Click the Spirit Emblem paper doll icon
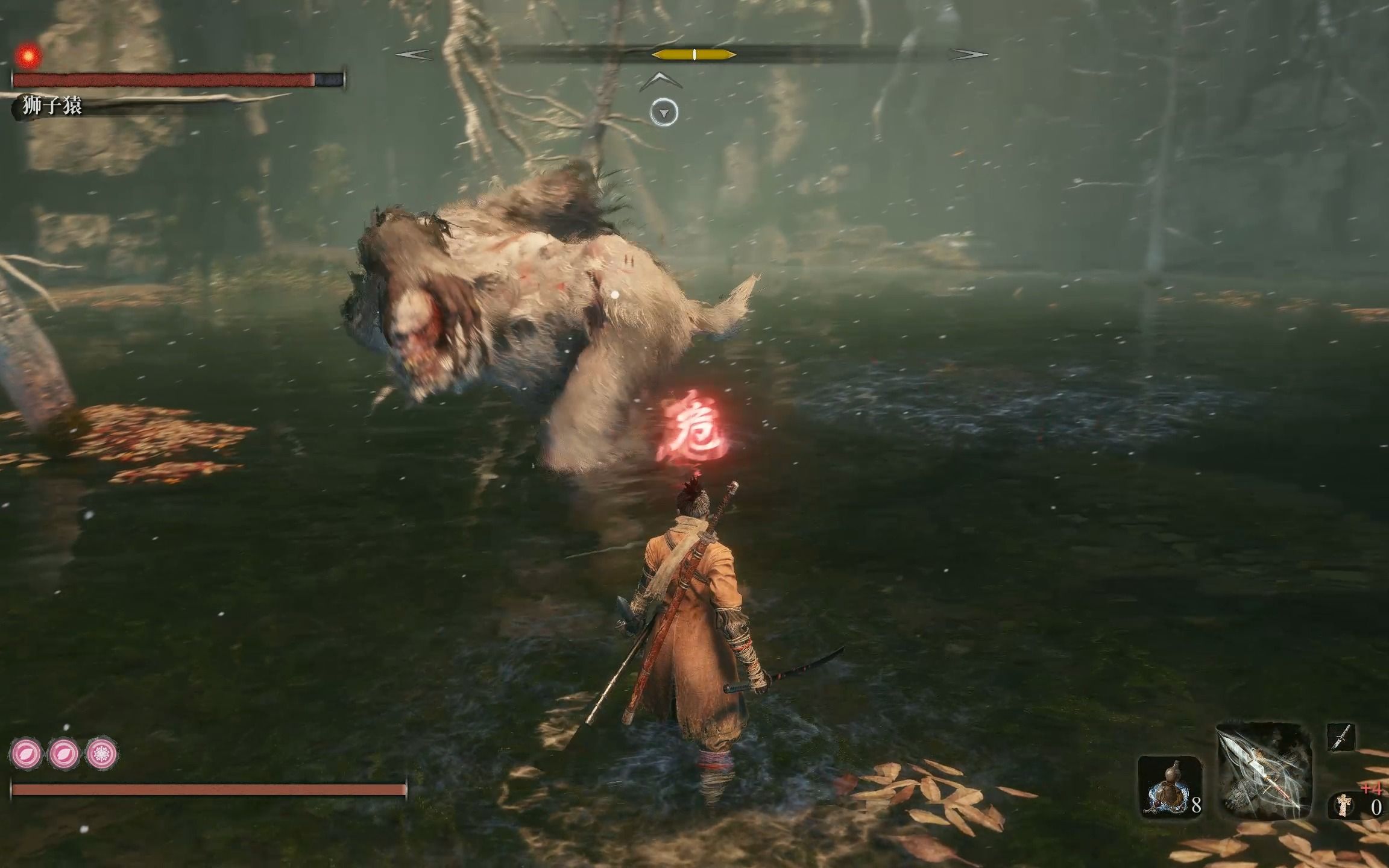Screen dimensions: 1389x868 click(x=1343, y=805)
